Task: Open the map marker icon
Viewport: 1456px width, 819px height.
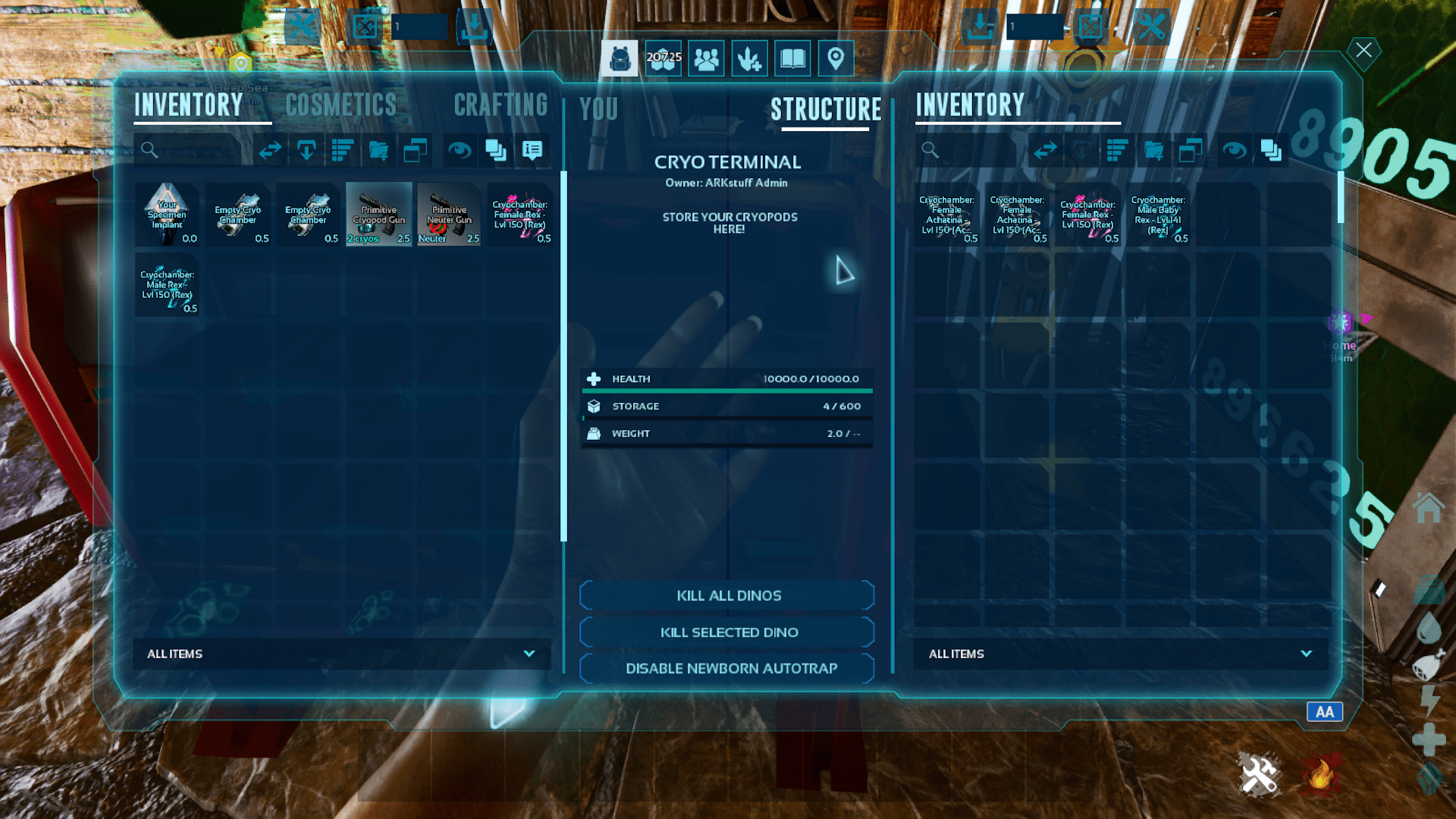Action: click(x=836, y=58)
